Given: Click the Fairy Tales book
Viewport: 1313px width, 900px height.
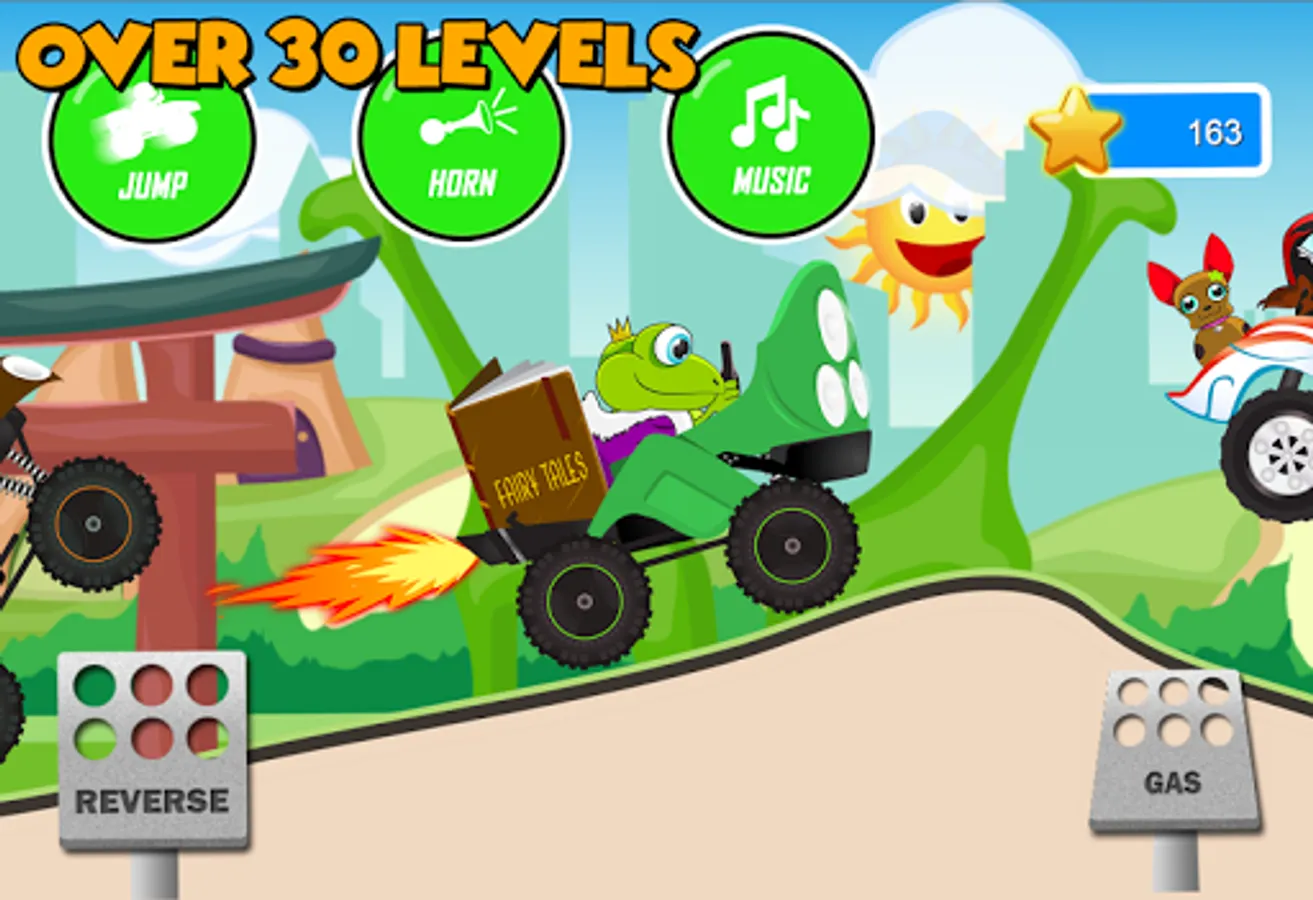Looking at the screenshot, I should (x=525, y=440).
